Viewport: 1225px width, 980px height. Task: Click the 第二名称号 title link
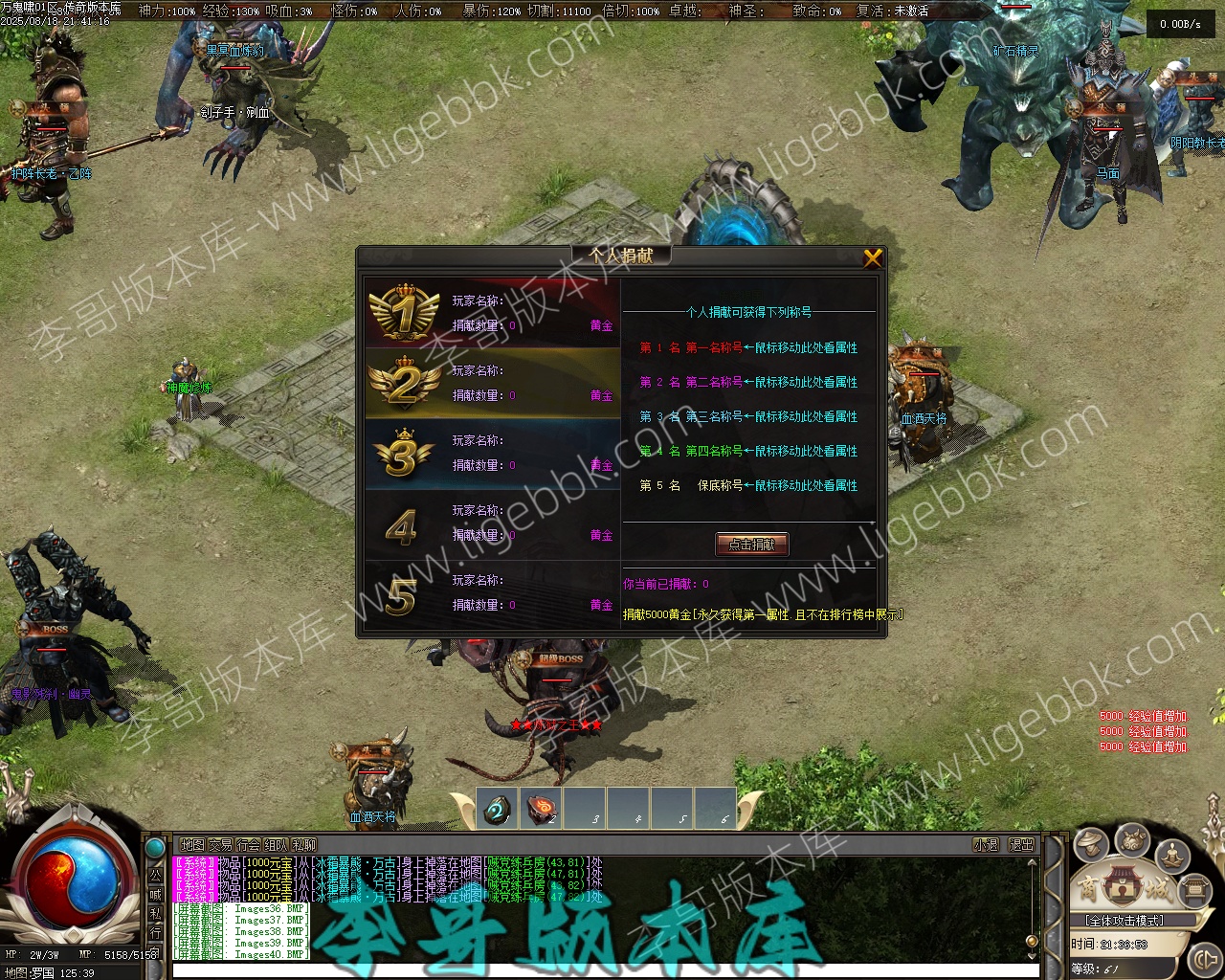(714, 382)
